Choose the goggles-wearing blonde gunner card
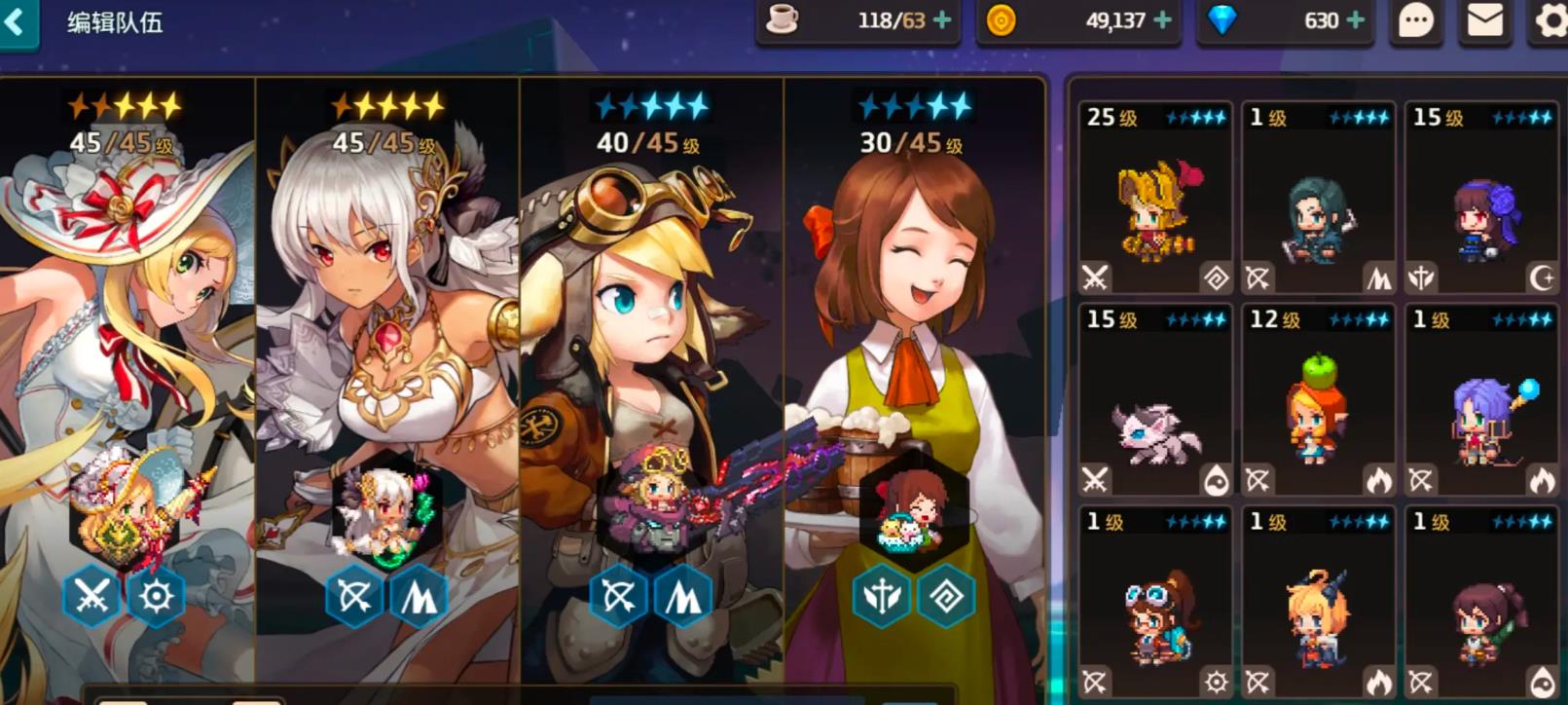The height and width of the screenshot is (705, 1568). tap(652, 370)
